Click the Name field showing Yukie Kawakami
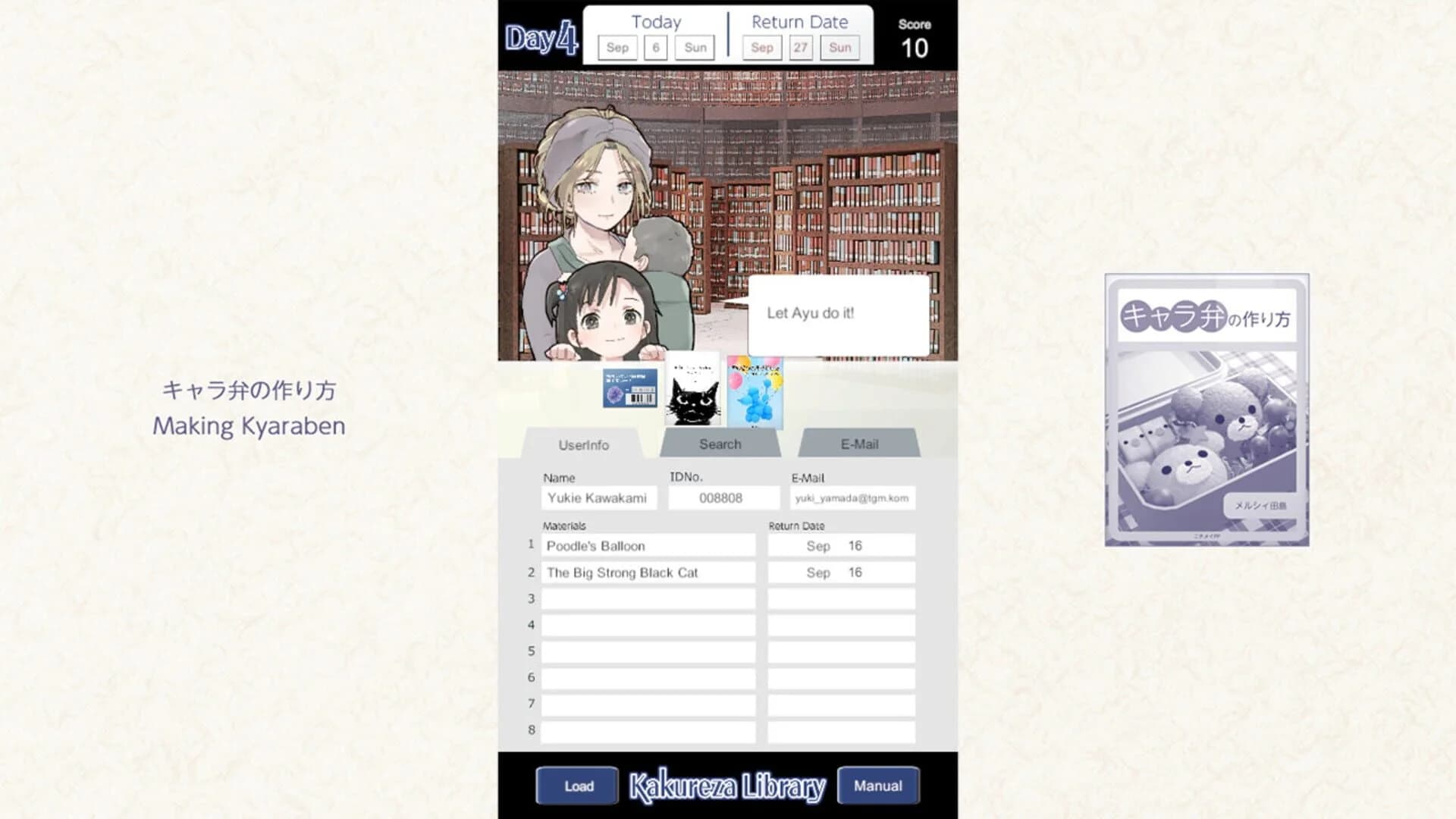 pos(598,498)
